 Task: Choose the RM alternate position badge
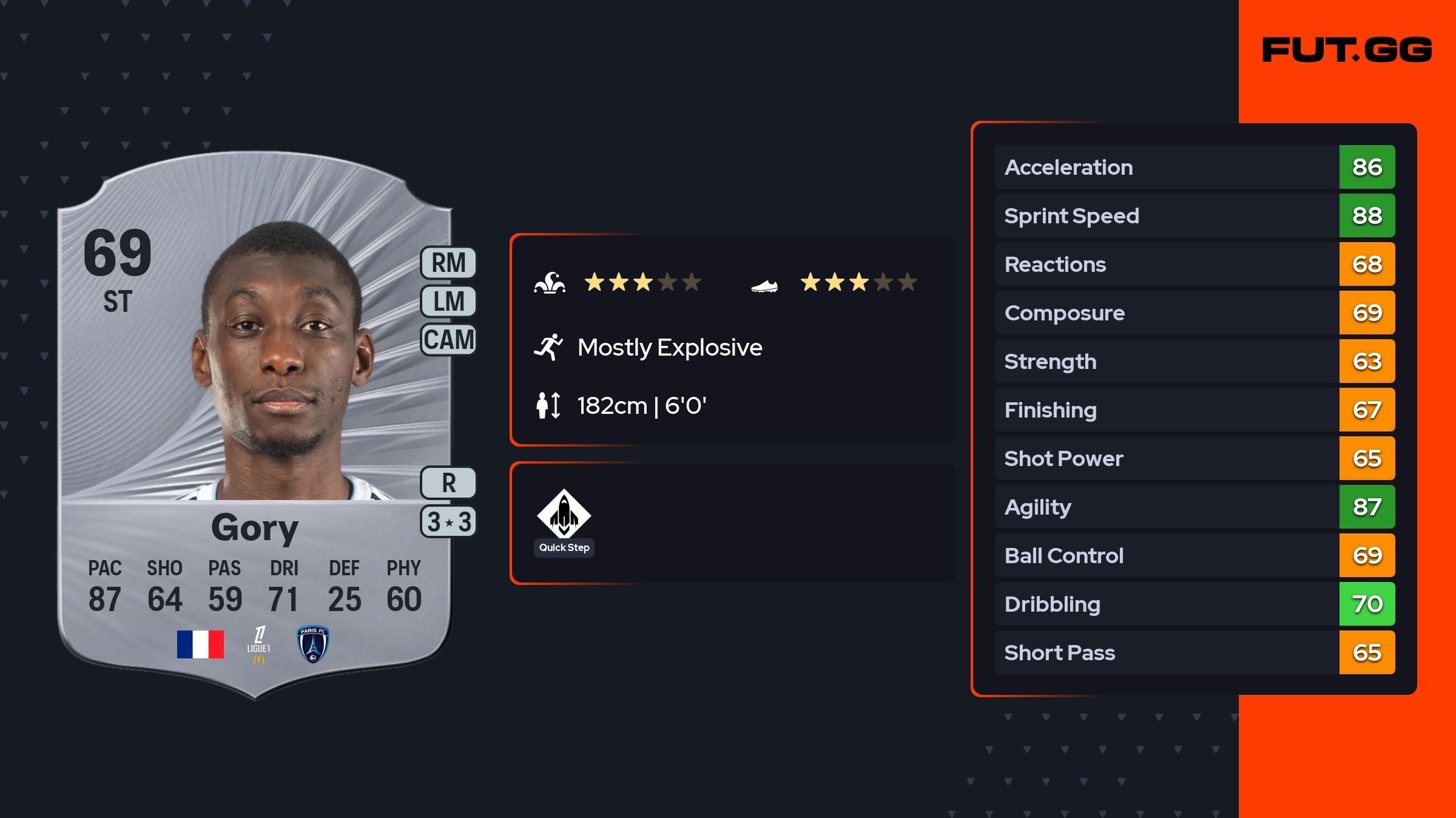448,263
